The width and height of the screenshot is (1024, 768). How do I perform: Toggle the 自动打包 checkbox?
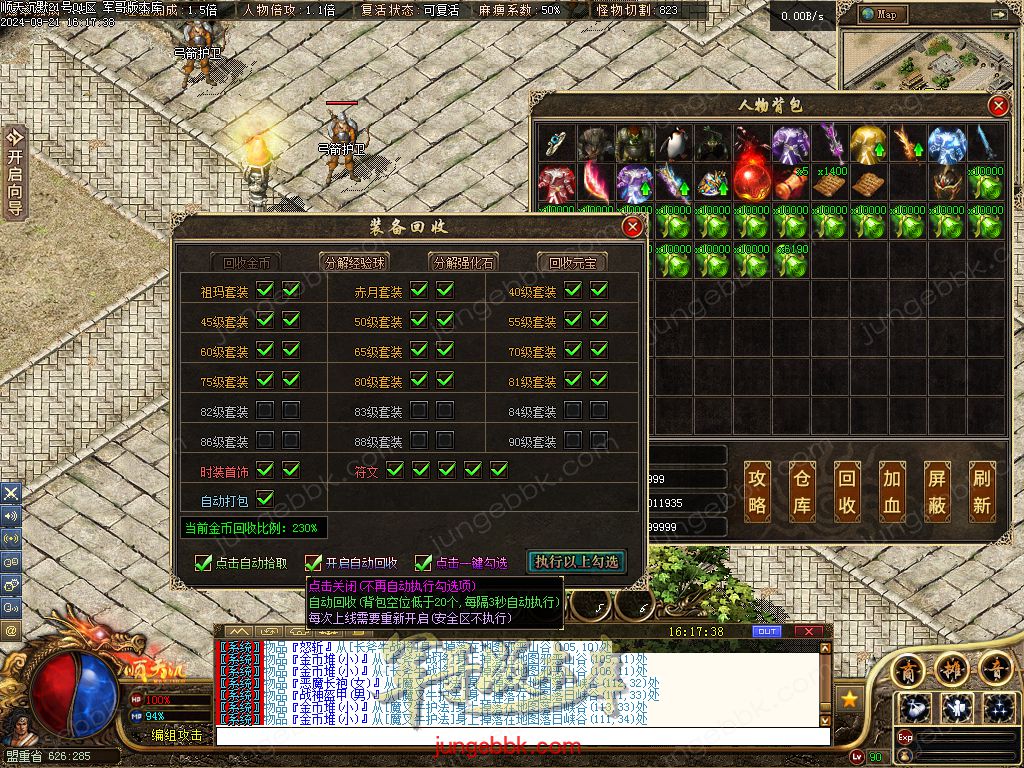point(266,498)
